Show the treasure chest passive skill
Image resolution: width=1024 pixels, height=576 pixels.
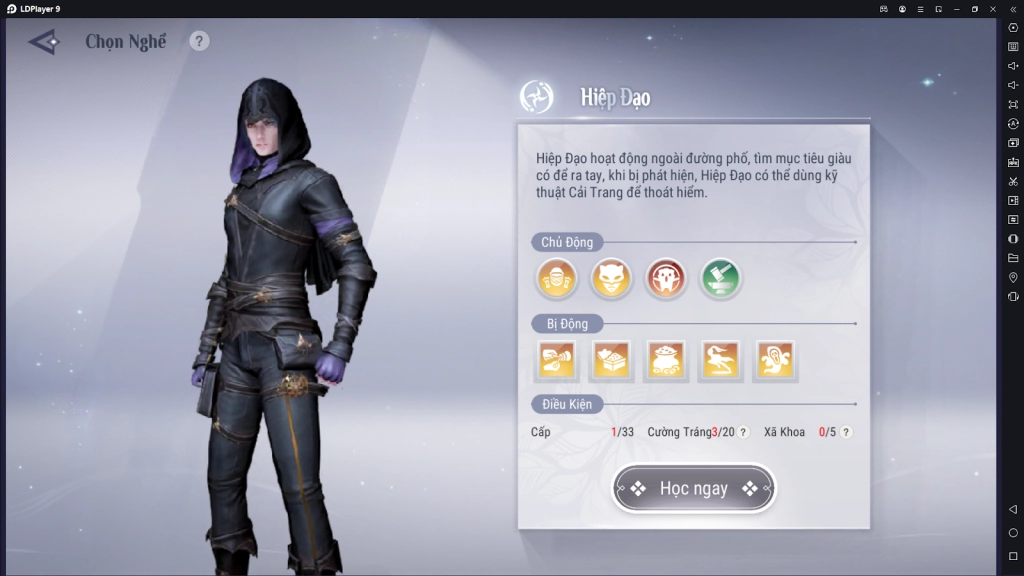coord(611,361)
